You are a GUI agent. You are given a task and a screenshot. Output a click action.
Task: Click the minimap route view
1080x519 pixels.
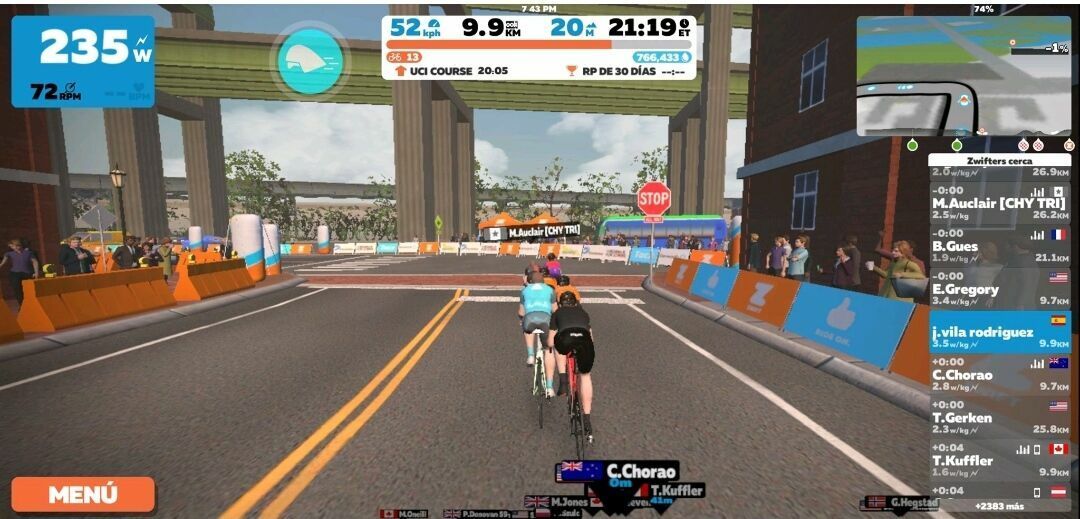pos(962,77)
